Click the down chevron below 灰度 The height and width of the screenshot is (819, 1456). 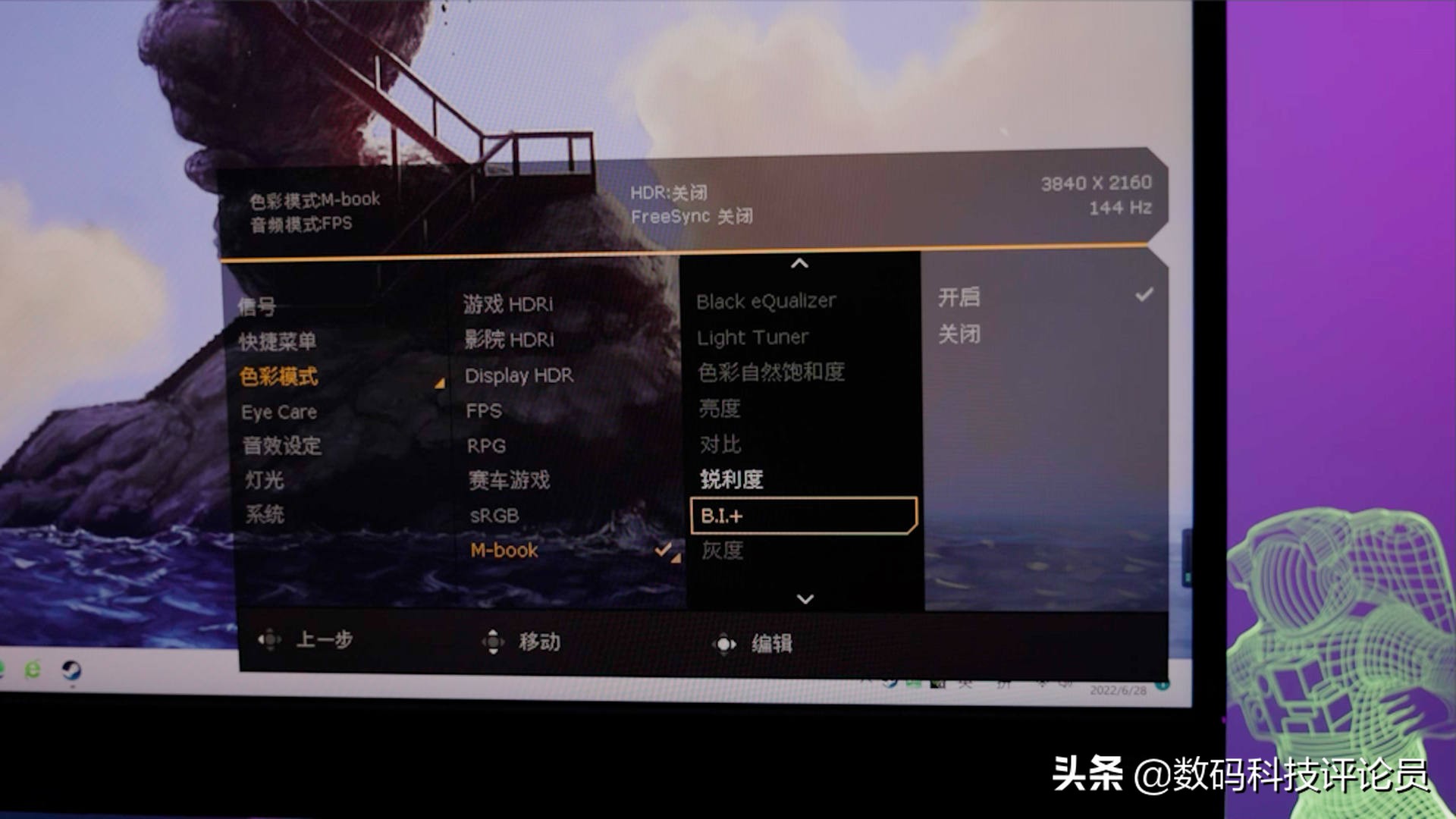point(804,598)
